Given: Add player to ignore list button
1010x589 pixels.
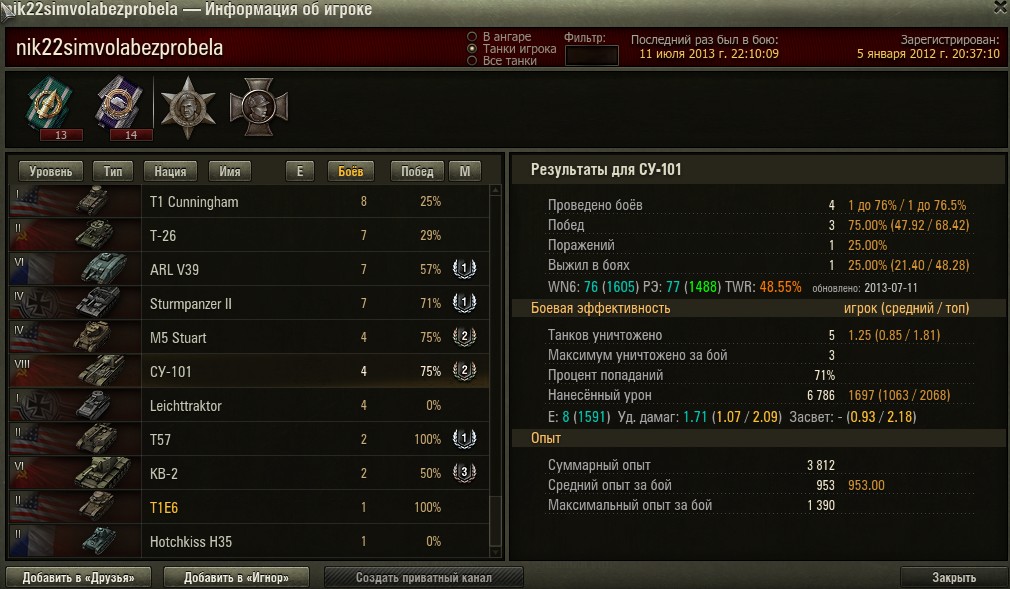Looking at the screenshot, I should [x=236, y=577].
